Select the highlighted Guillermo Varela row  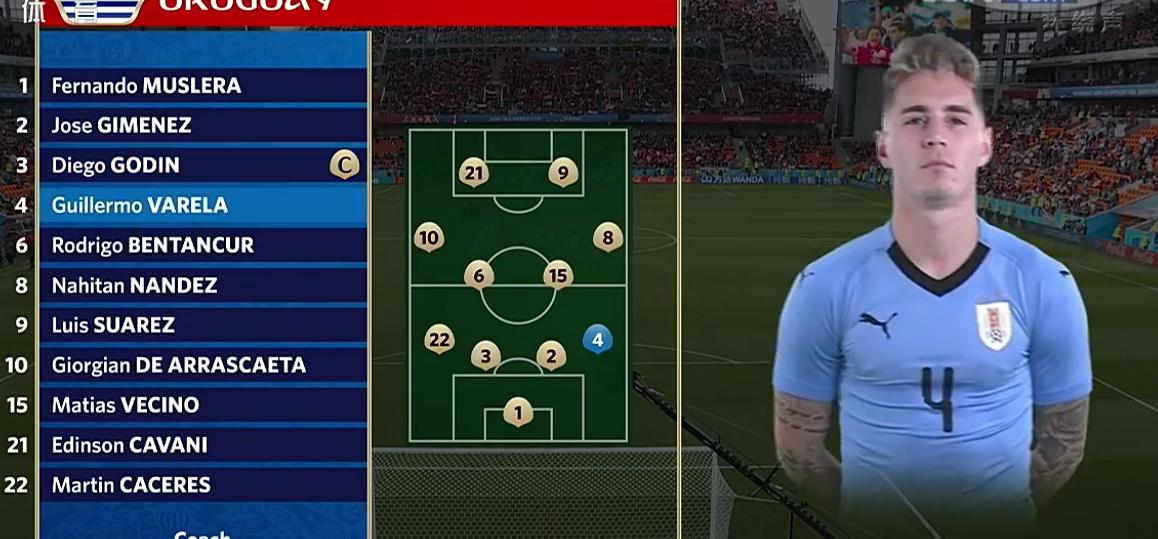(x=140, y=206)
